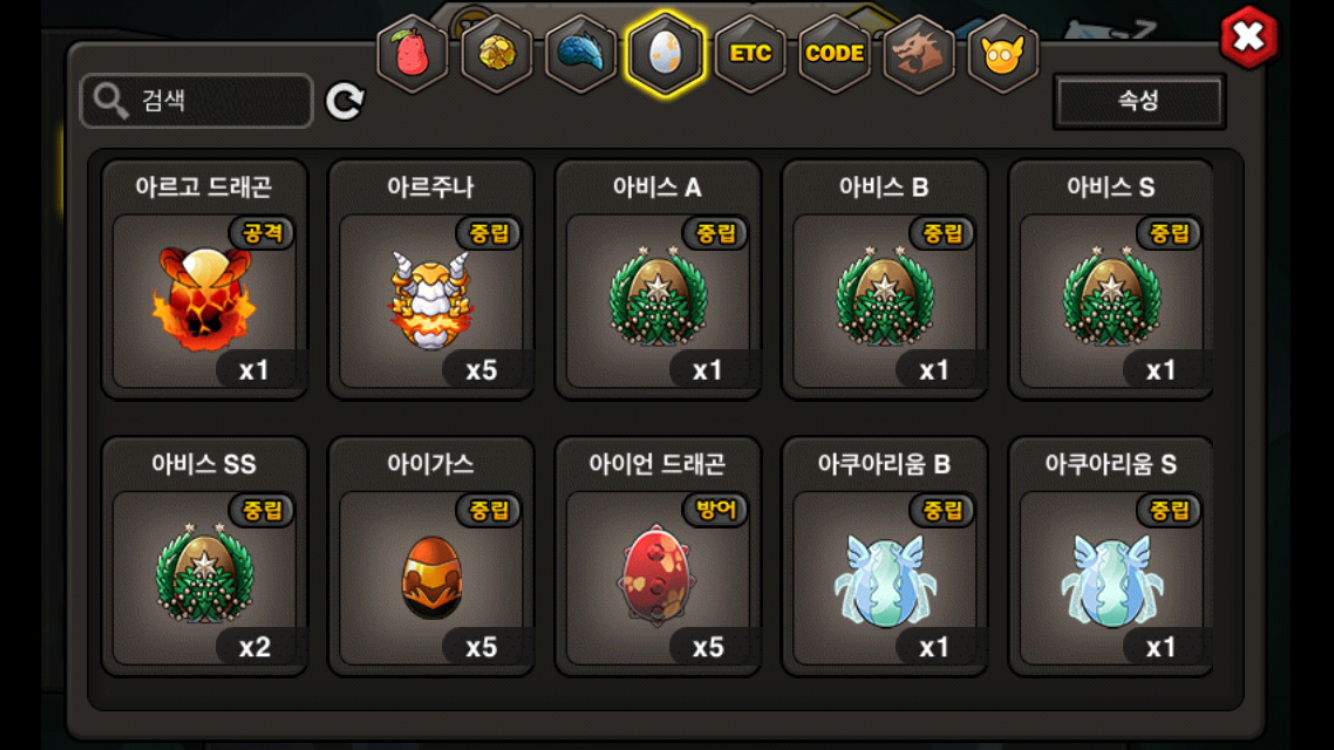Switch to the golden nugget tab
This screenshot has width=1334, height=750.
click(496, 54)
